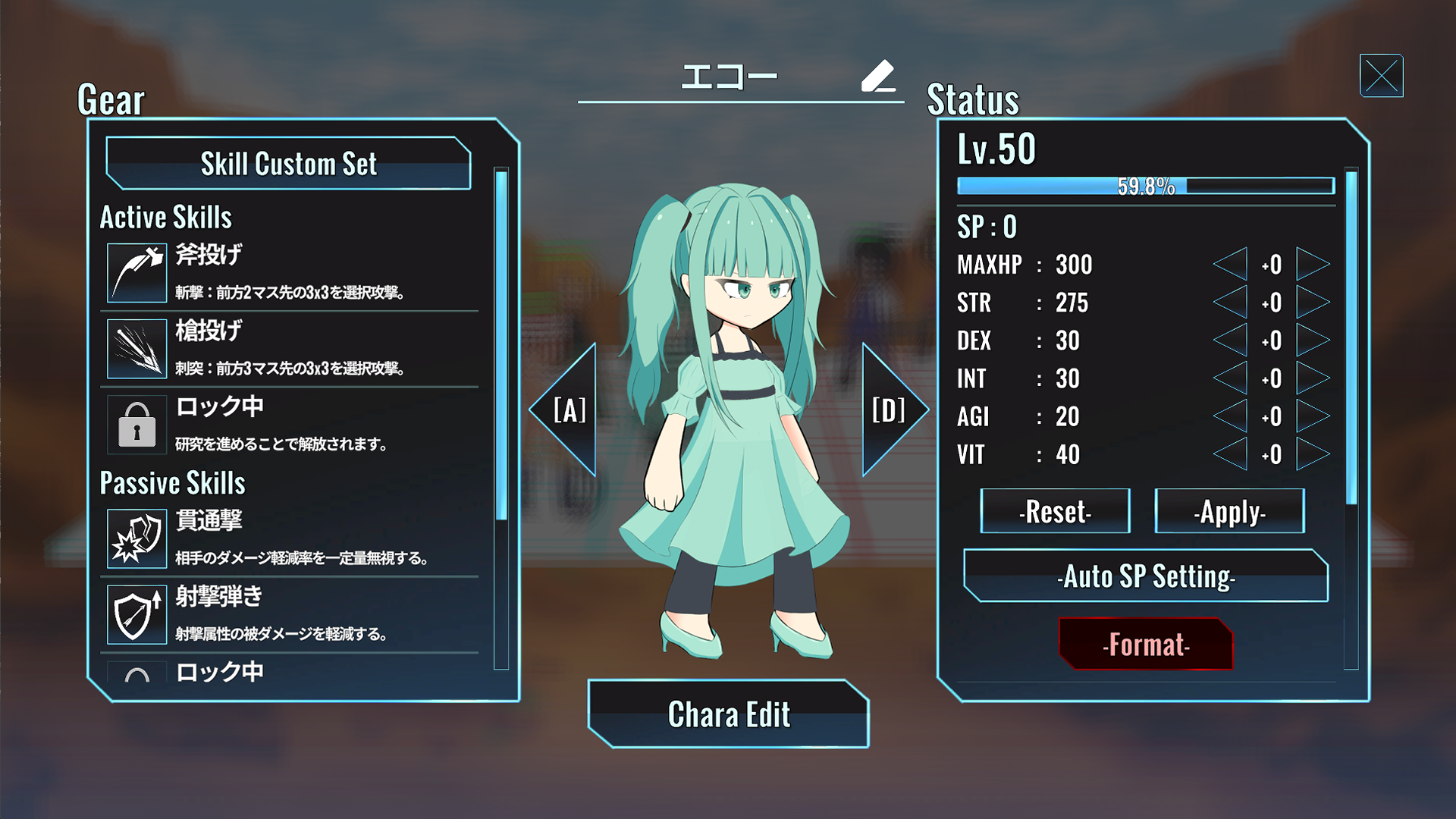Viewport: 1456px width, 819px height.
Task: Close the character status screen
Action: [x=1381, y=76]
